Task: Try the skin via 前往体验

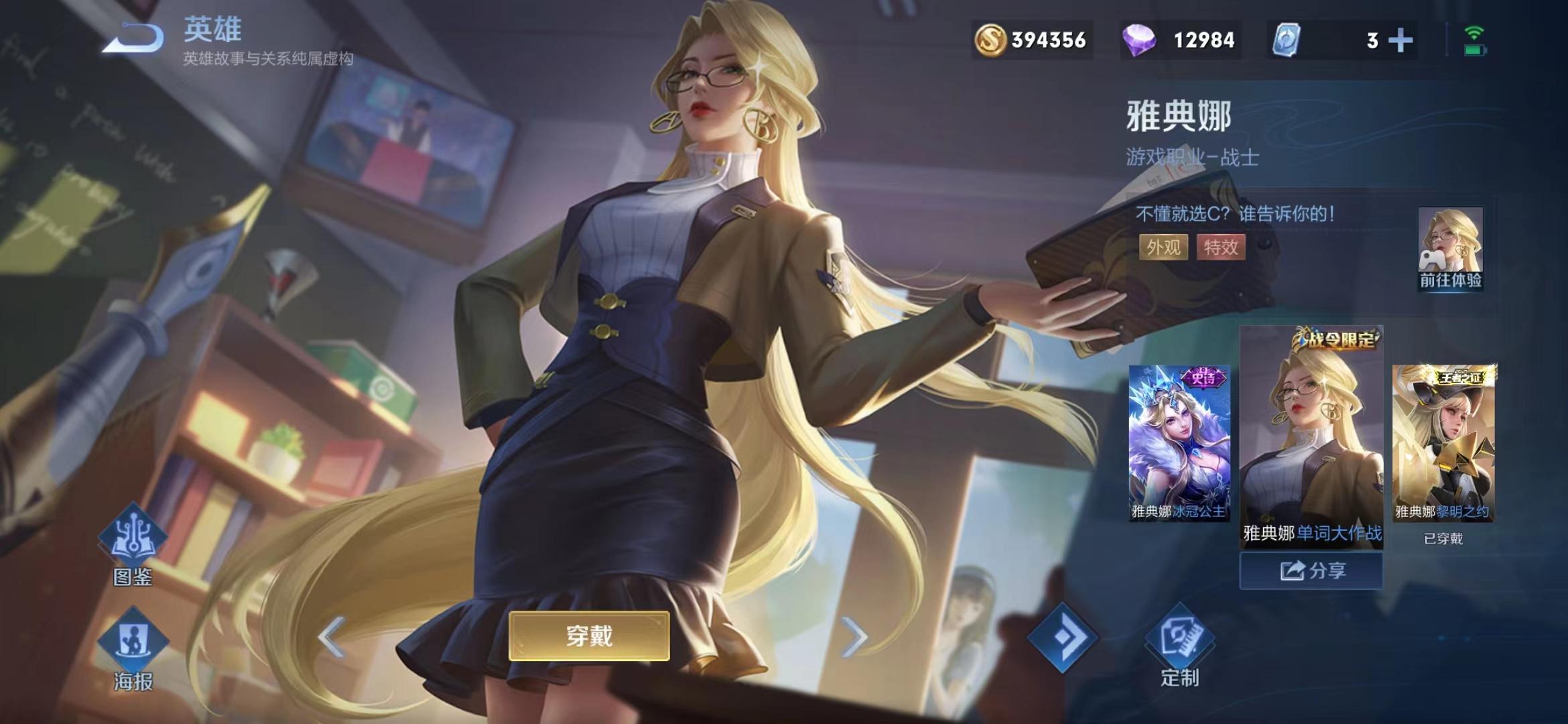Action: [1450, 249]
